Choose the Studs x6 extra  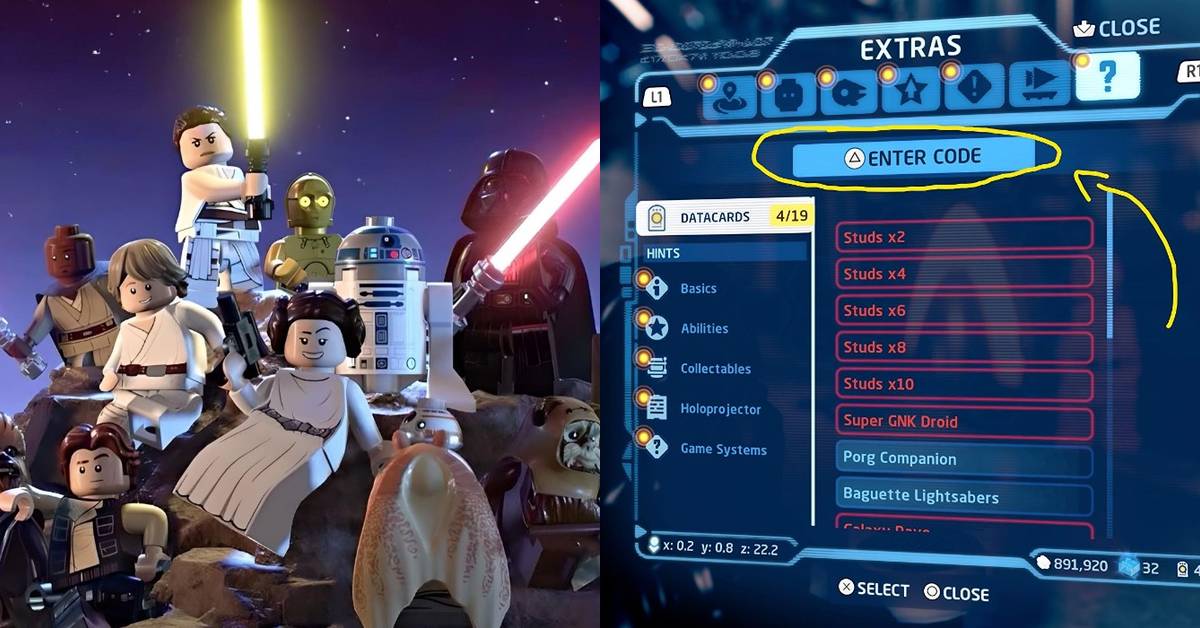click(x=964, y=311)
